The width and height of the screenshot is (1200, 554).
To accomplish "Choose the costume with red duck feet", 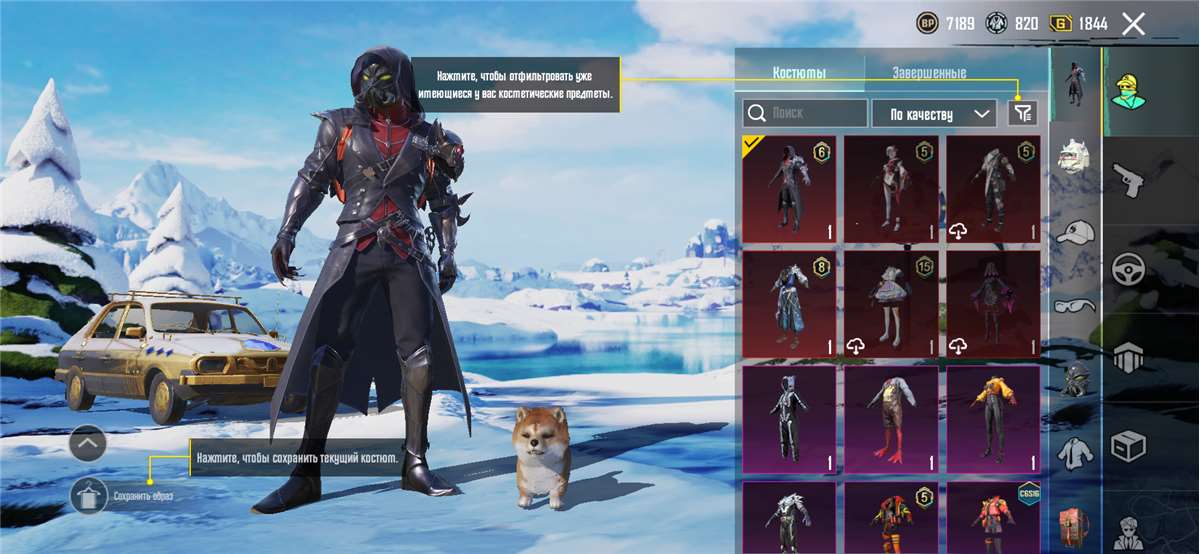I will point(891,419).
